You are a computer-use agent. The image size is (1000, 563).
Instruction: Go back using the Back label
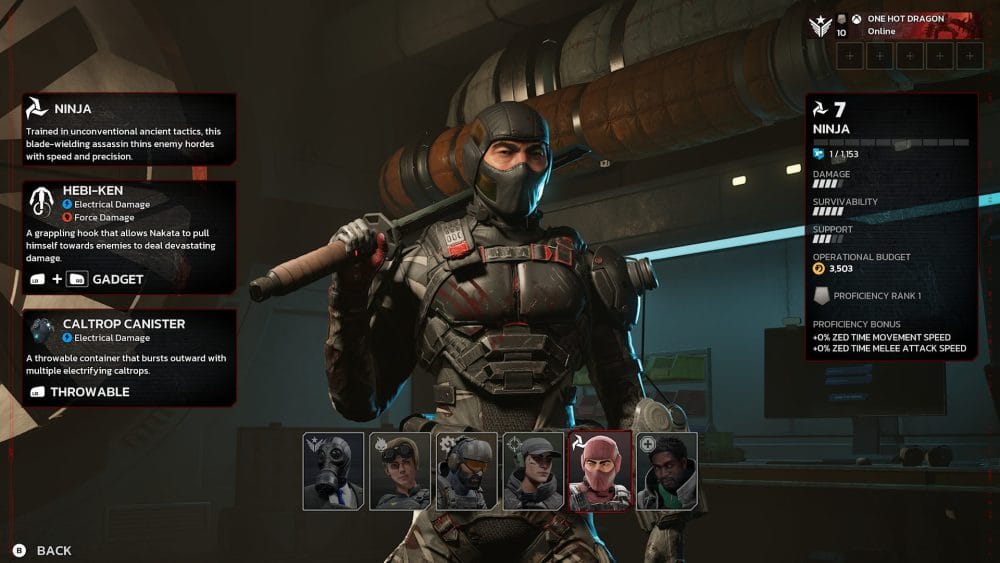pos(54,550)
